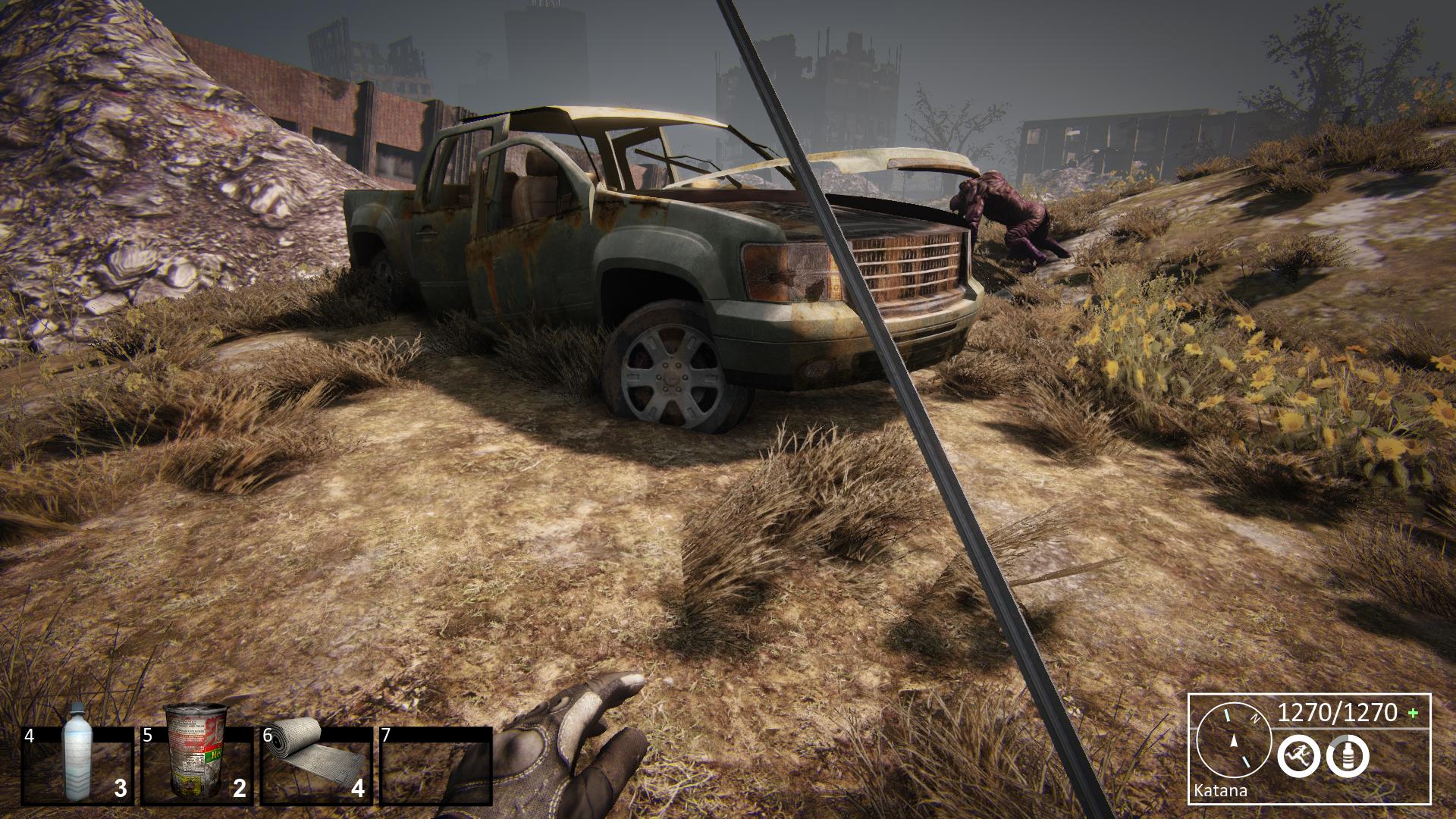Viewport: 1456px width, 819px height.
Task: Use the instant noodle cup in slot 5
Action: coord(196,764)
